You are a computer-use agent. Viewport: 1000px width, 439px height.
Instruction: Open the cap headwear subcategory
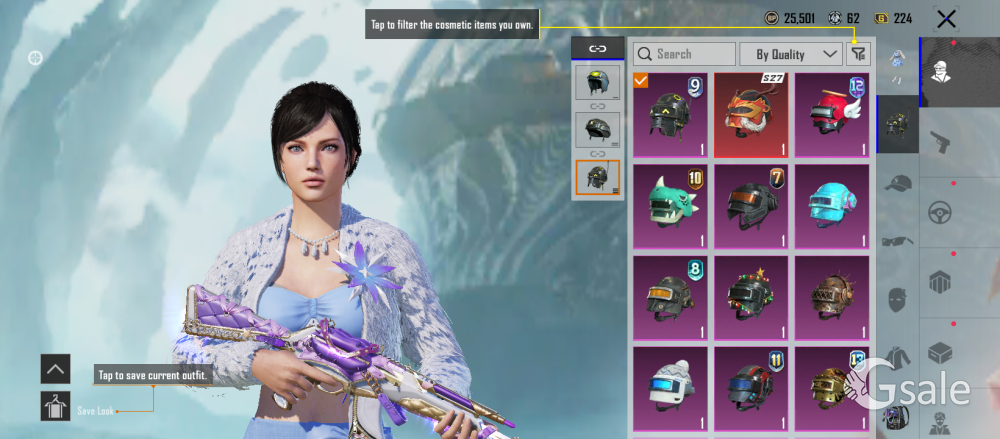897,182
